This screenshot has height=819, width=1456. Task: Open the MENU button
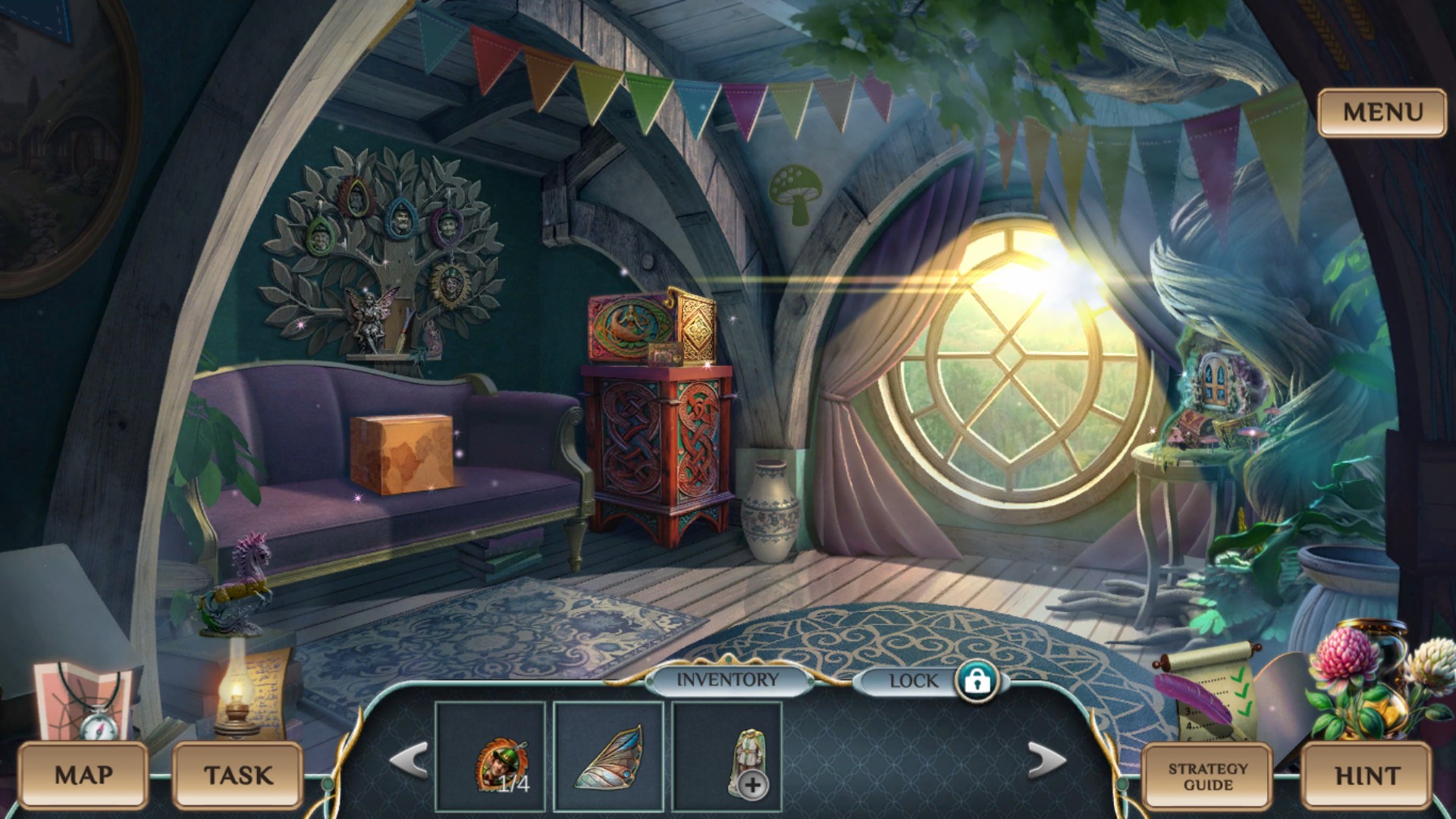point(1382,113)
